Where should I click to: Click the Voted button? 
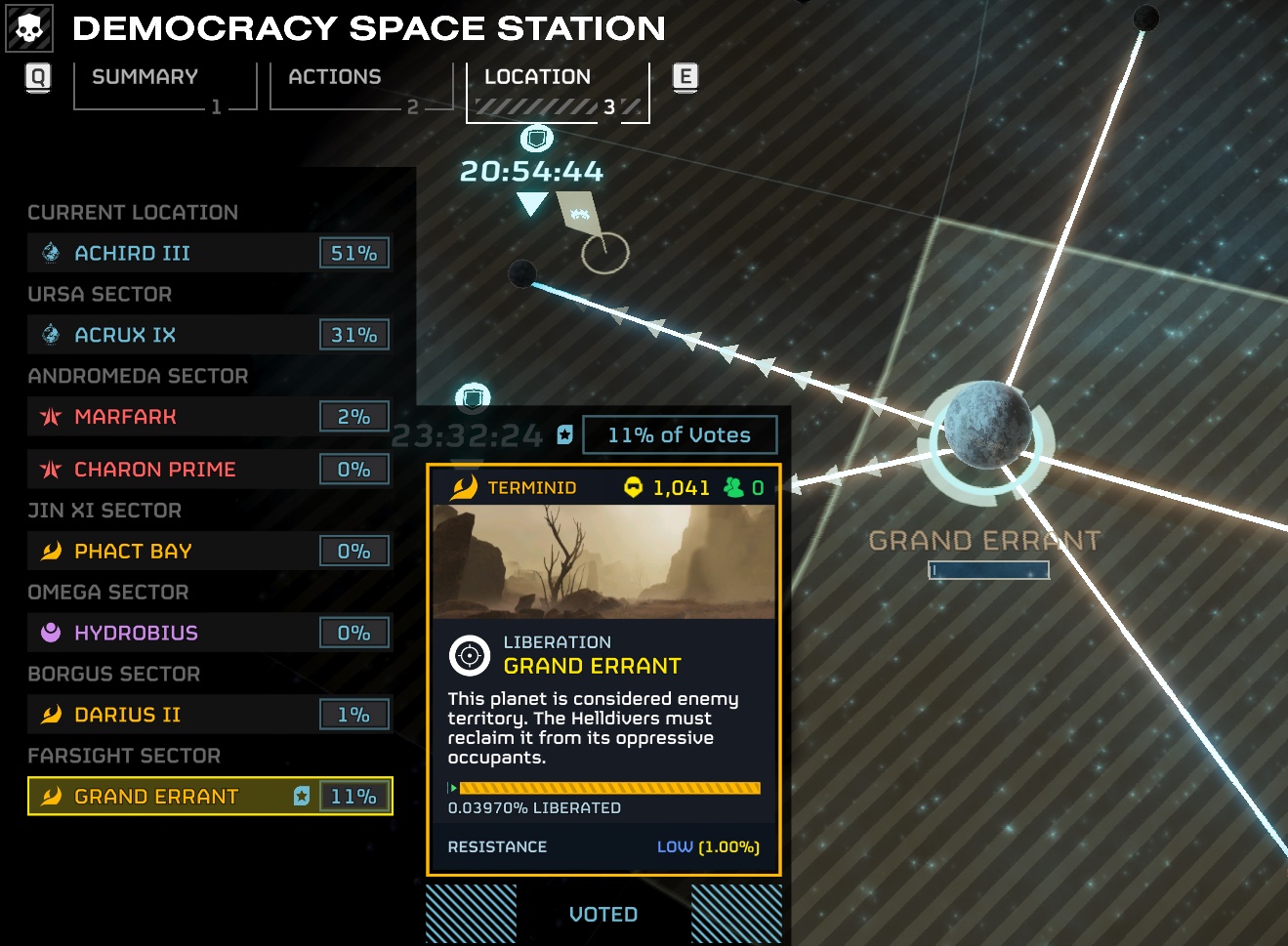[603, 915]
